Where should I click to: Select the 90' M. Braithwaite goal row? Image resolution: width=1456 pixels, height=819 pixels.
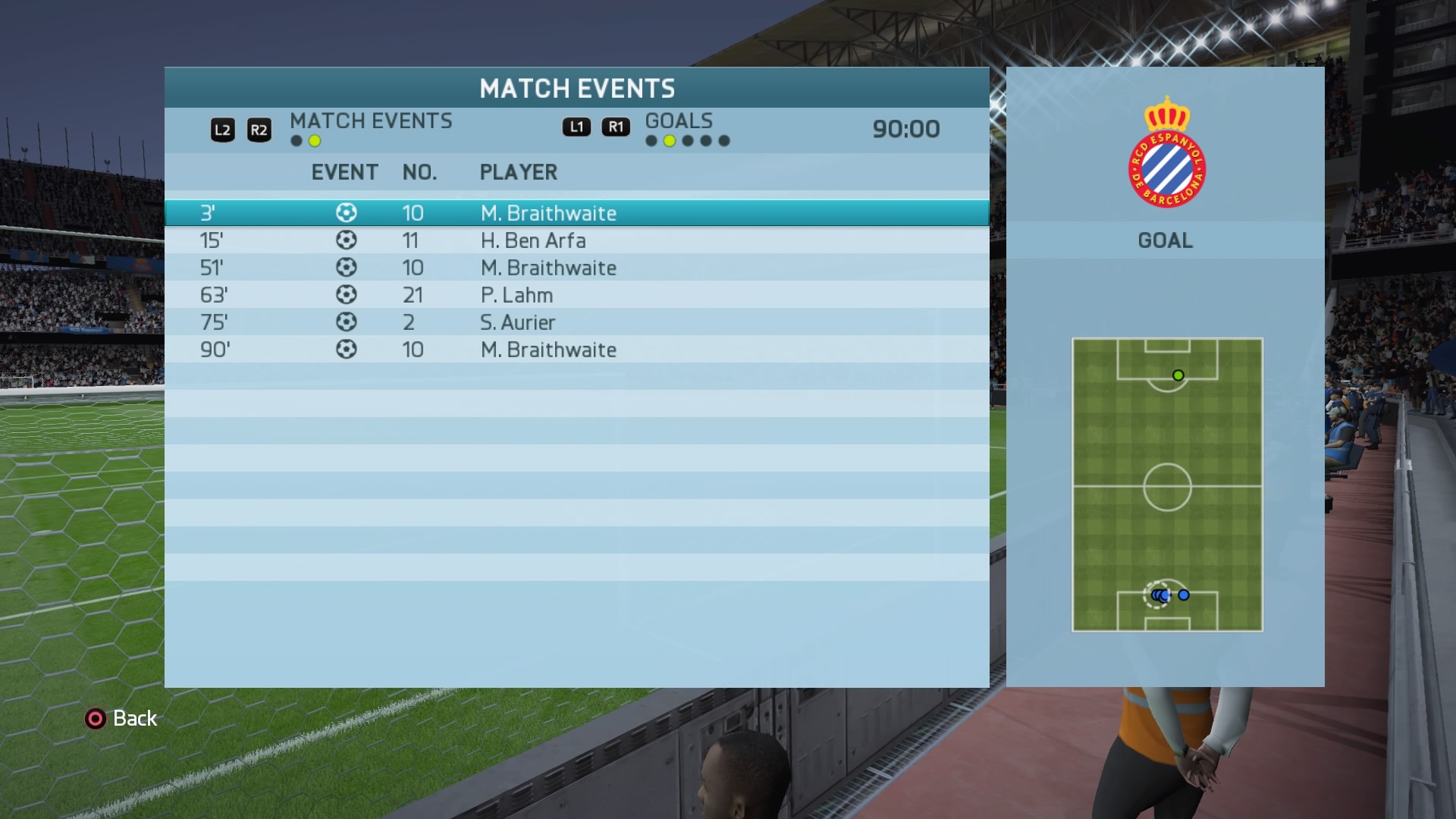[576, 350]
